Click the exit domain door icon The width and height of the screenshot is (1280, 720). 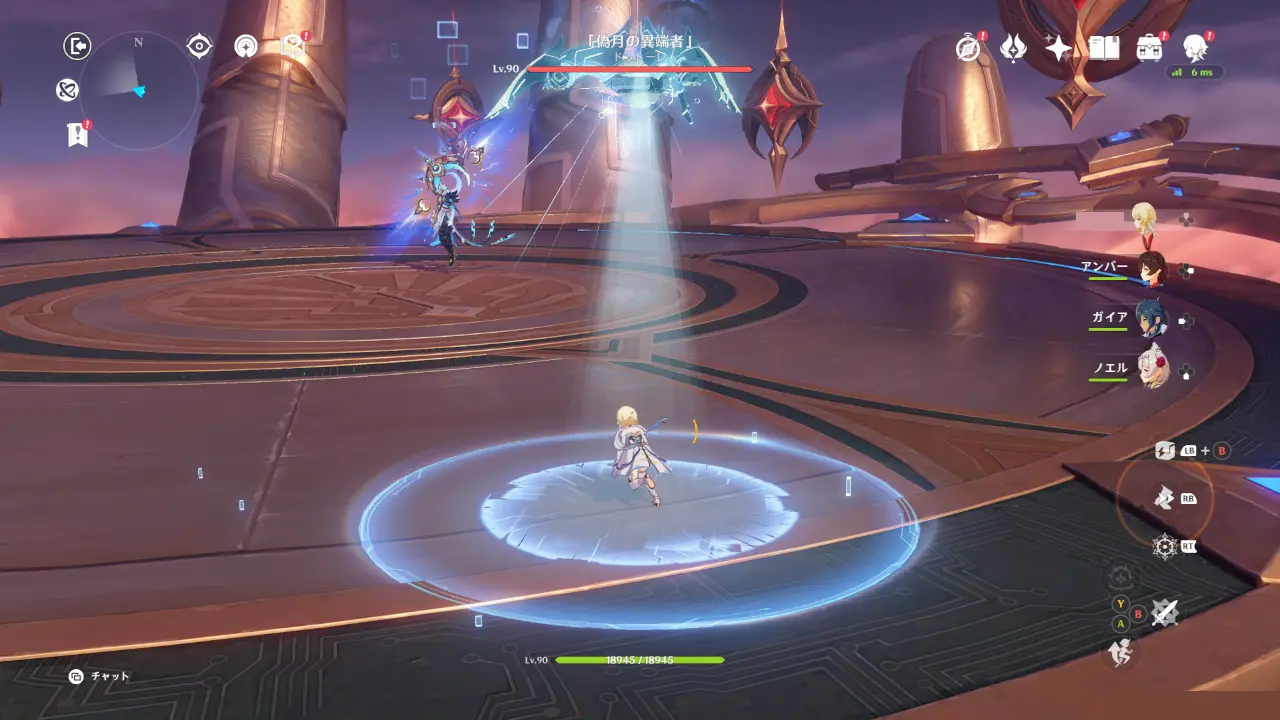[77, 46]
